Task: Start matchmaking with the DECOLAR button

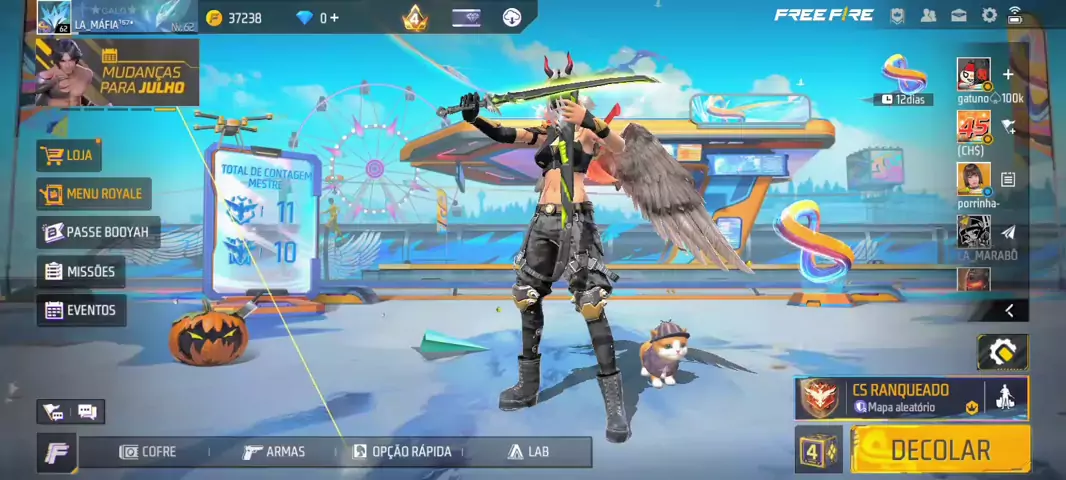Action: (939, 450)
